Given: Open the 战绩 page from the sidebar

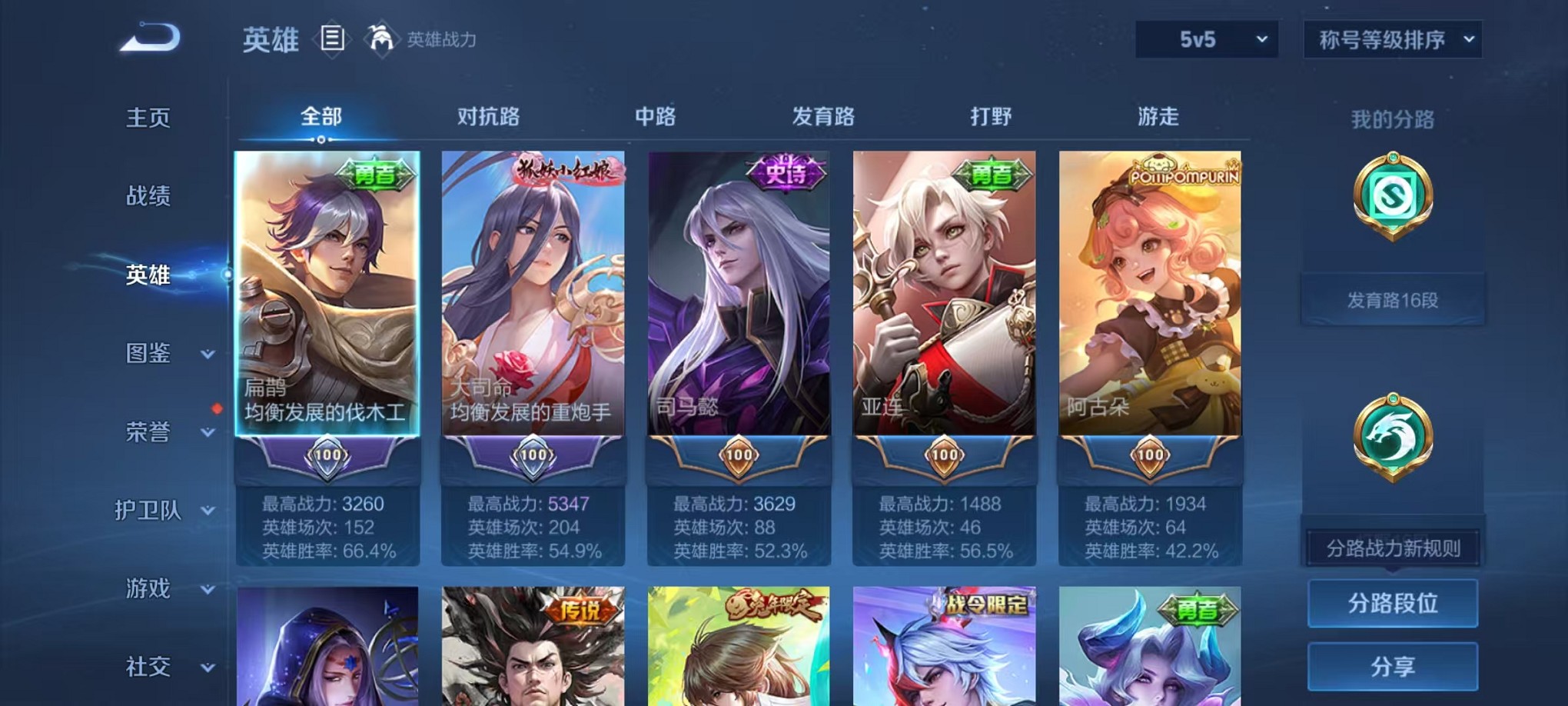Looking at the screenshot, I should click(148, 197).
